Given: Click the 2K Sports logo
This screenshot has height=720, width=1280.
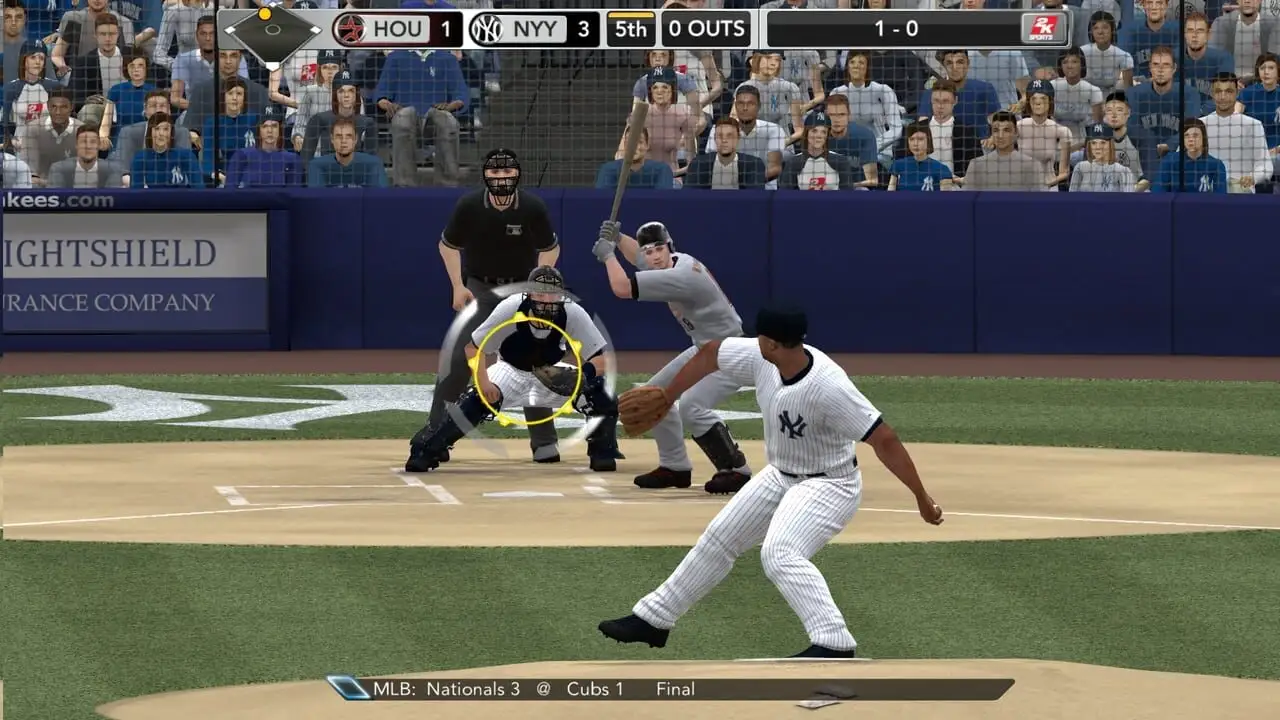Looking at the screenshot, I should (x=1044, y=29).
